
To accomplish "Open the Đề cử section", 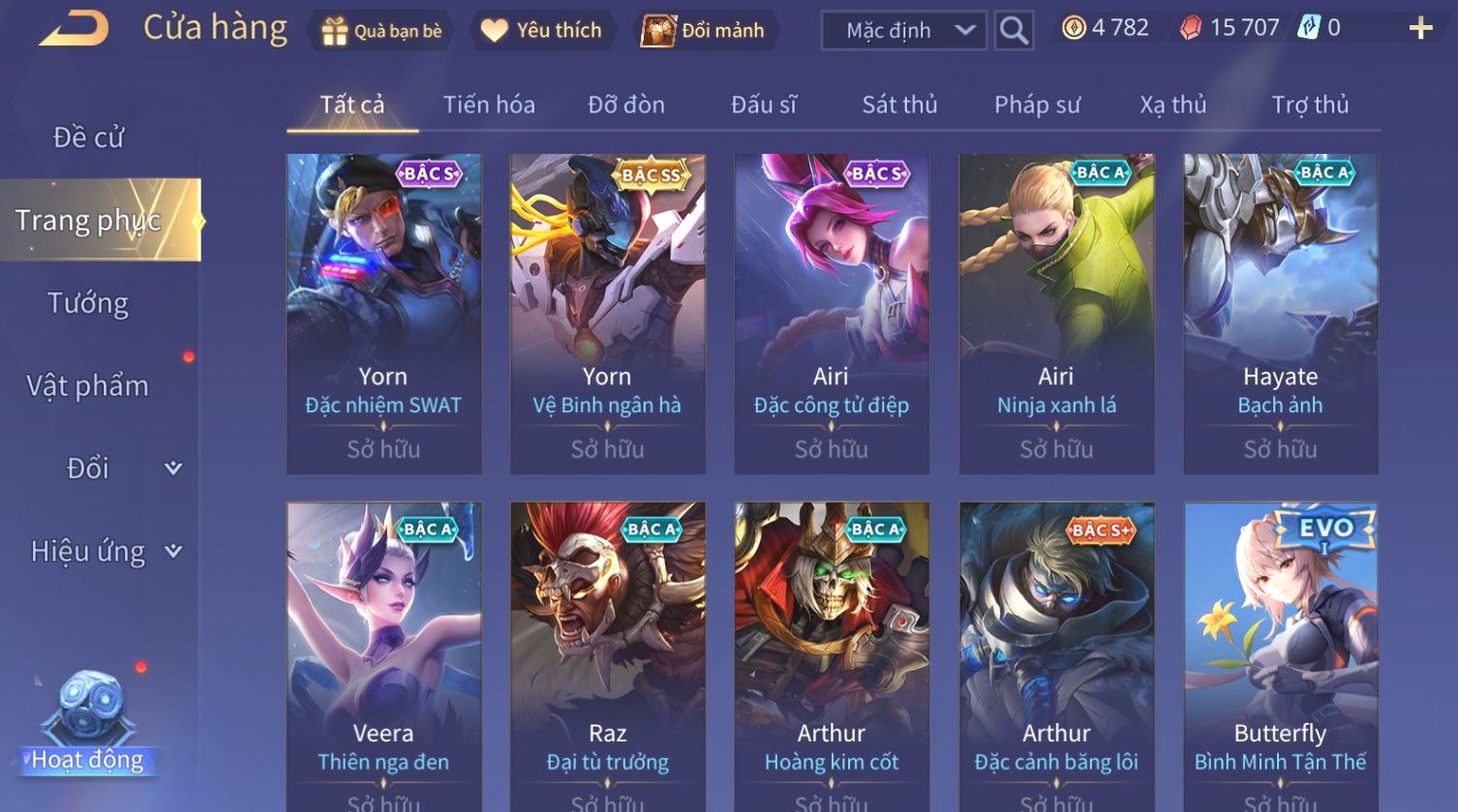I will coord(88,137).
